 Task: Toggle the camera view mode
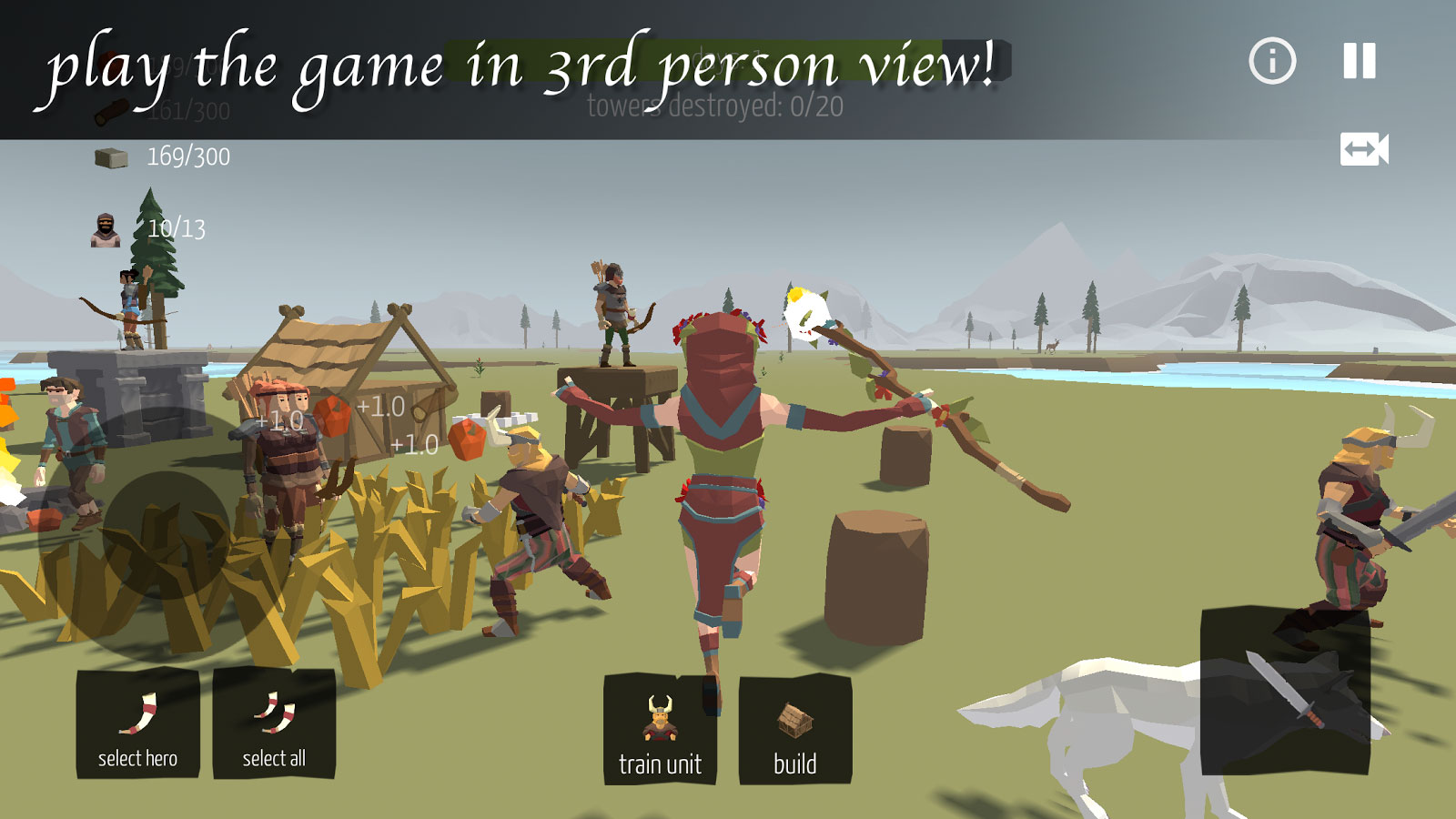pos(1364,149)
